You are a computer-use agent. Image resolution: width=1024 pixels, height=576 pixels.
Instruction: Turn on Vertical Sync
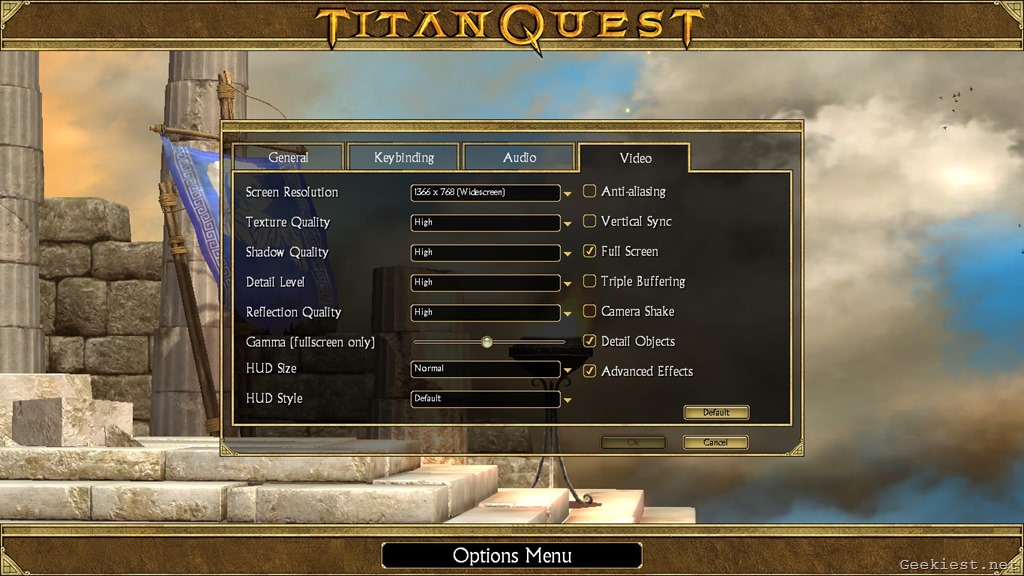590,221
